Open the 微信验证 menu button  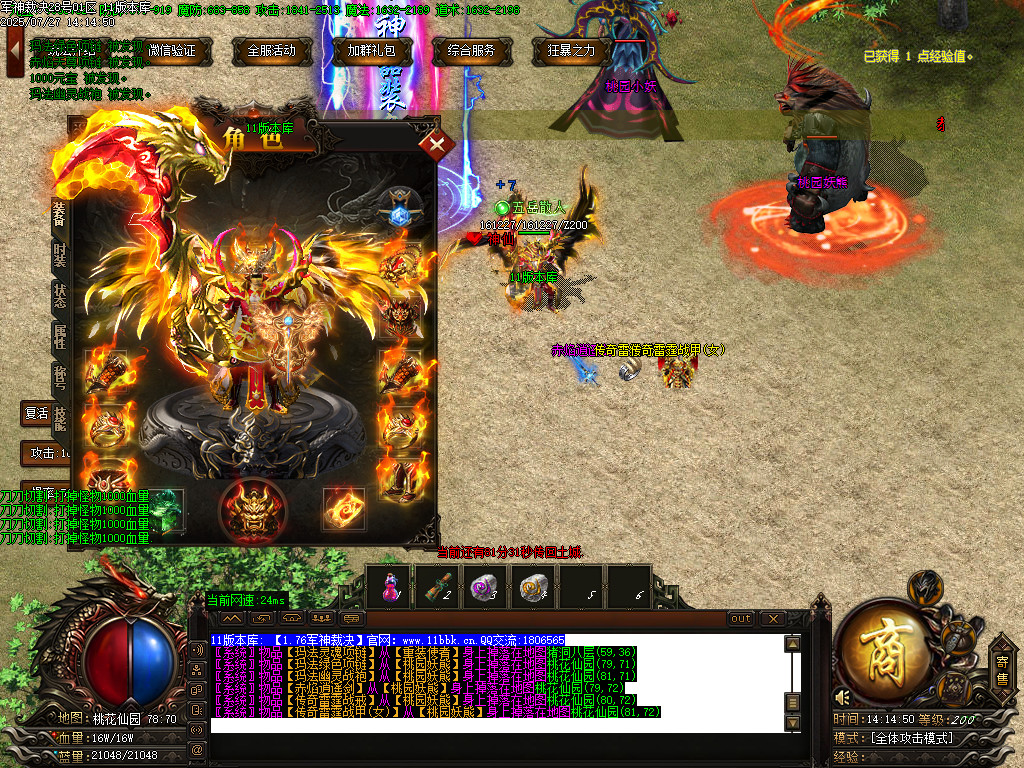pos(172,51)
